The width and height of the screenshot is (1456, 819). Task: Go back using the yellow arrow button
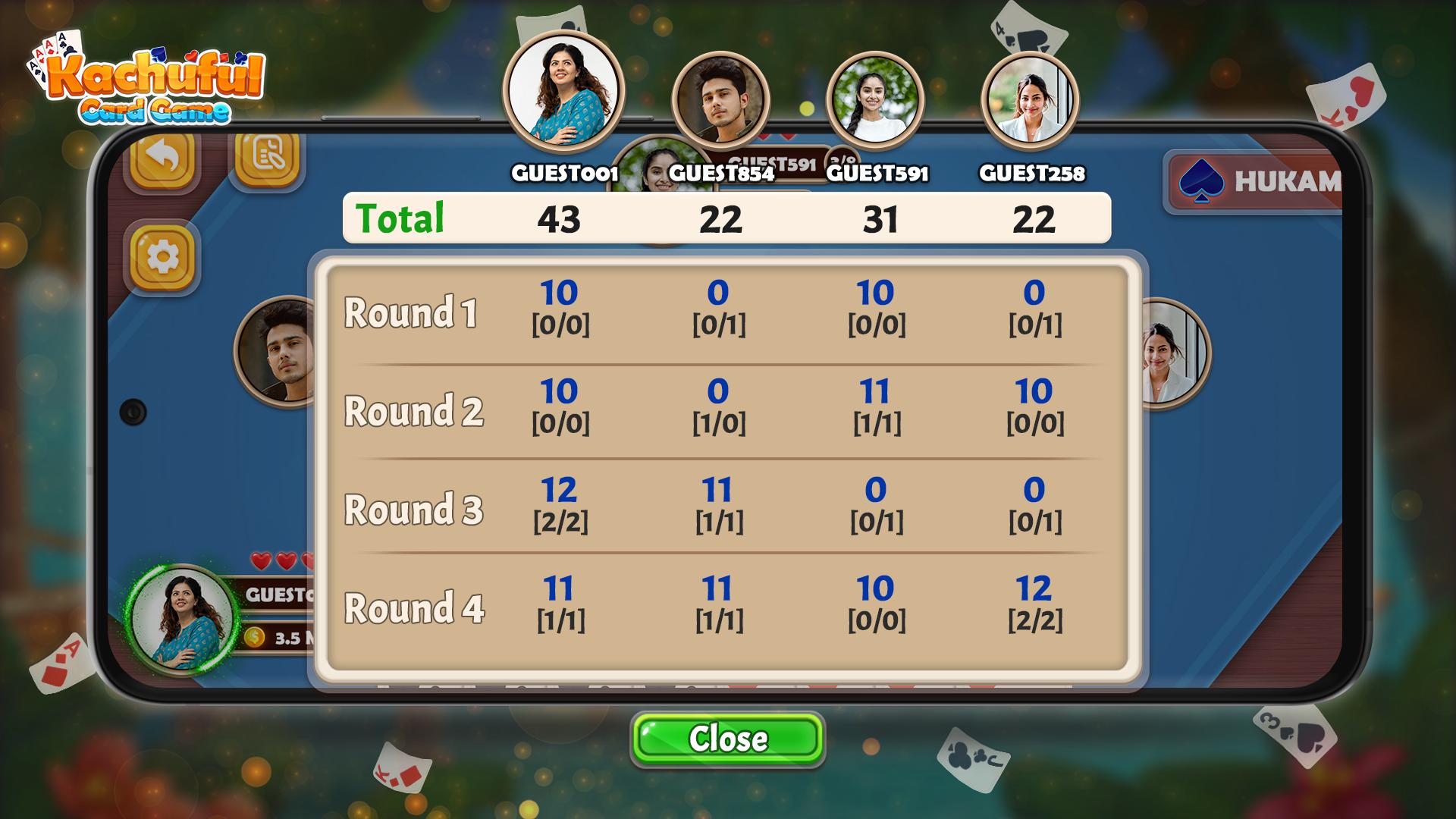pyautogui.click(x=162, y=157)
